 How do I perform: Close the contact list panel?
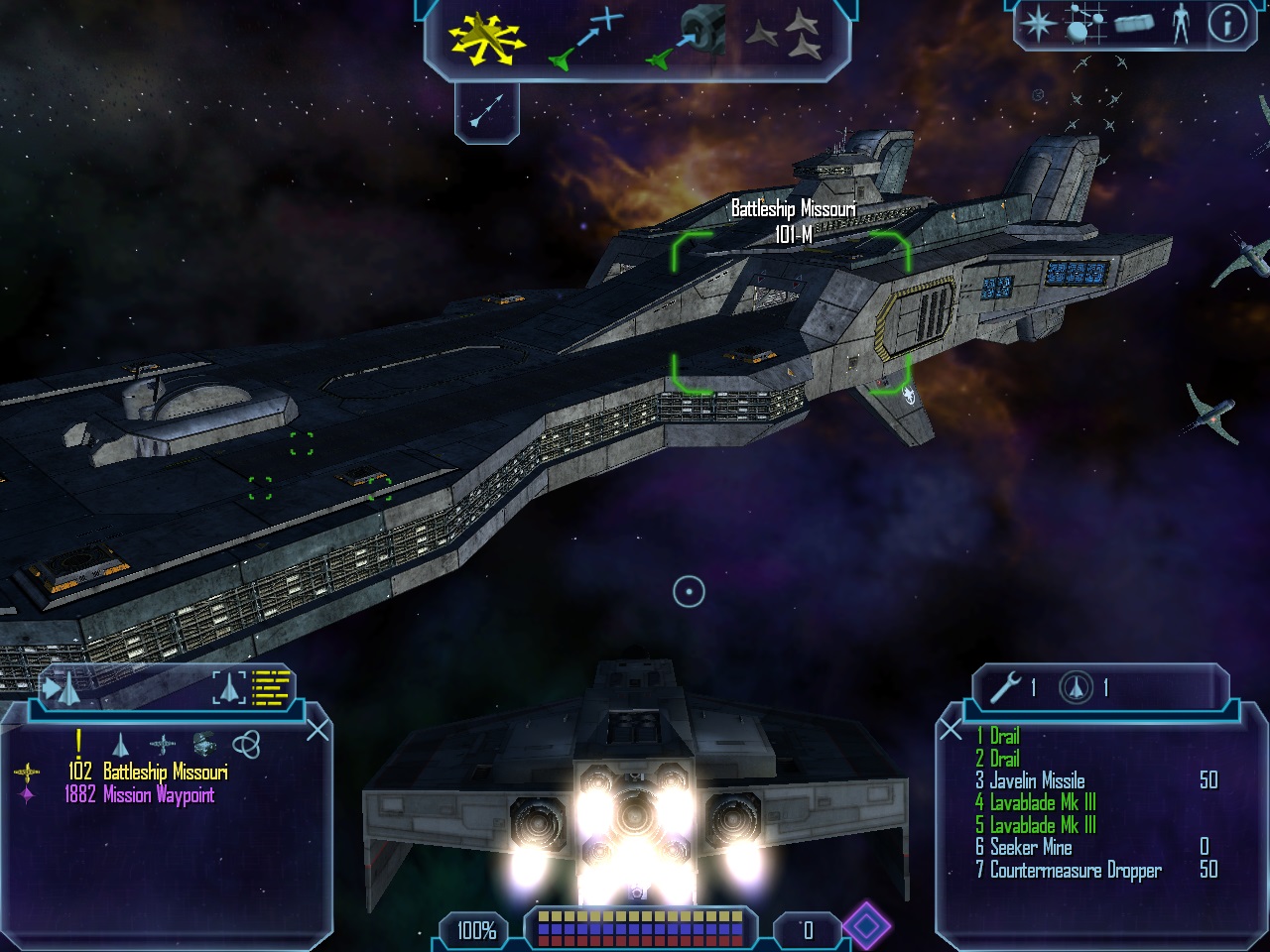[317, 731]
